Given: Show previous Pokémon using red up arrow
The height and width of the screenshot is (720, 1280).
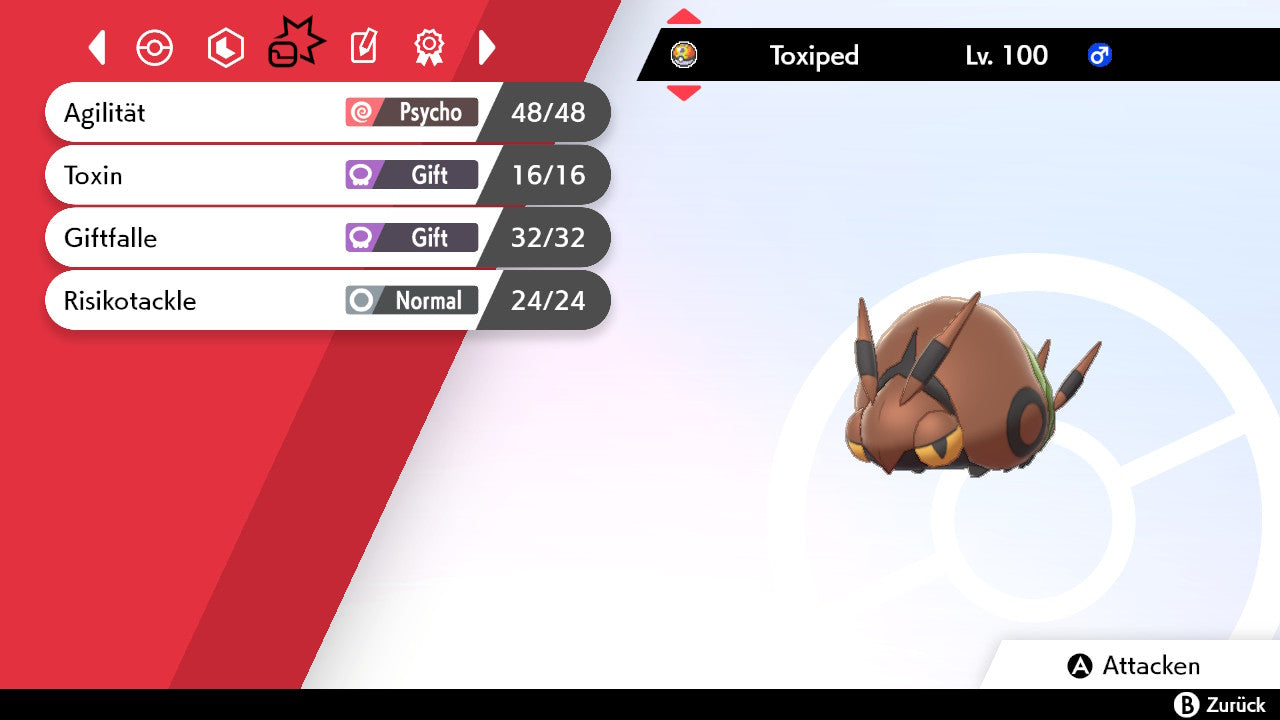Looking at the screenshot, I should 684,17.
